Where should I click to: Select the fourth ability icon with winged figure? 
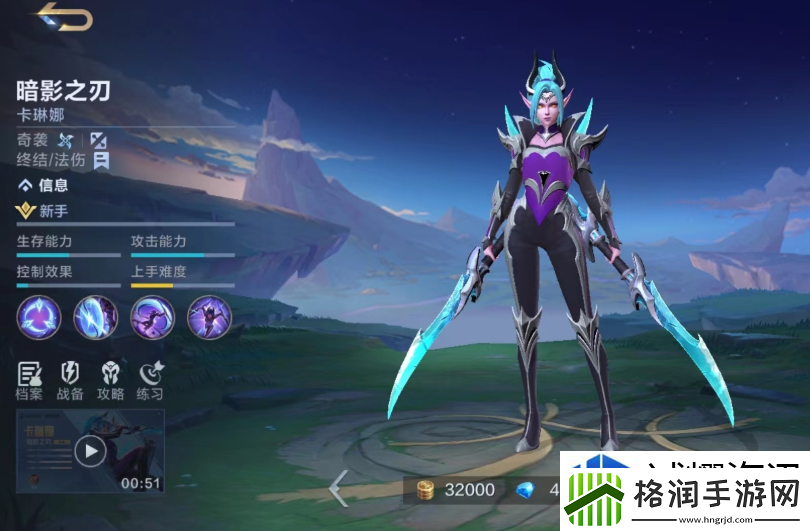(209, 317)
